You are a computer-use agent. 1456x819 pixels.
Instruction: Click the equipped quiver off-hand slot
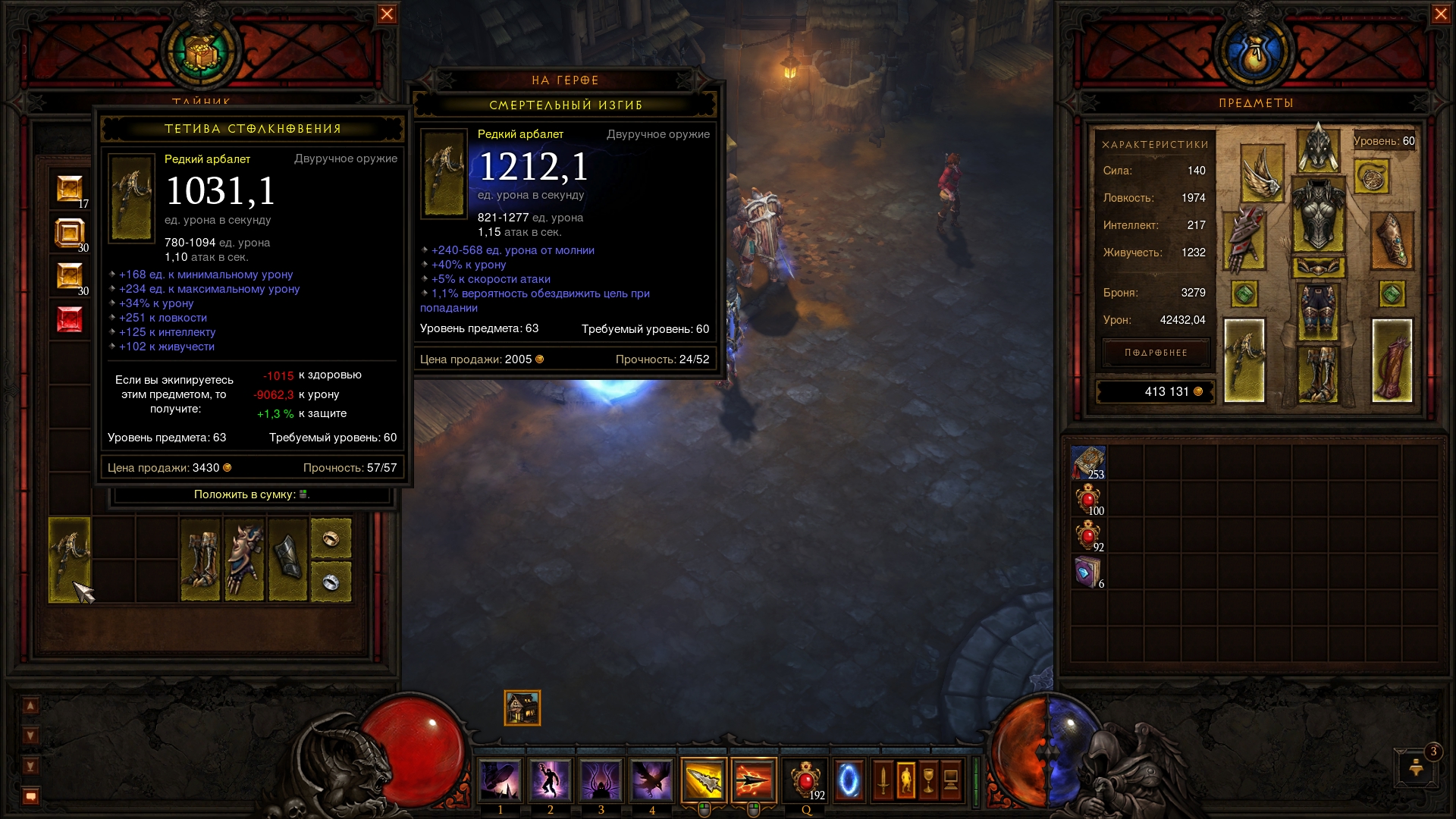point(1392,360)
